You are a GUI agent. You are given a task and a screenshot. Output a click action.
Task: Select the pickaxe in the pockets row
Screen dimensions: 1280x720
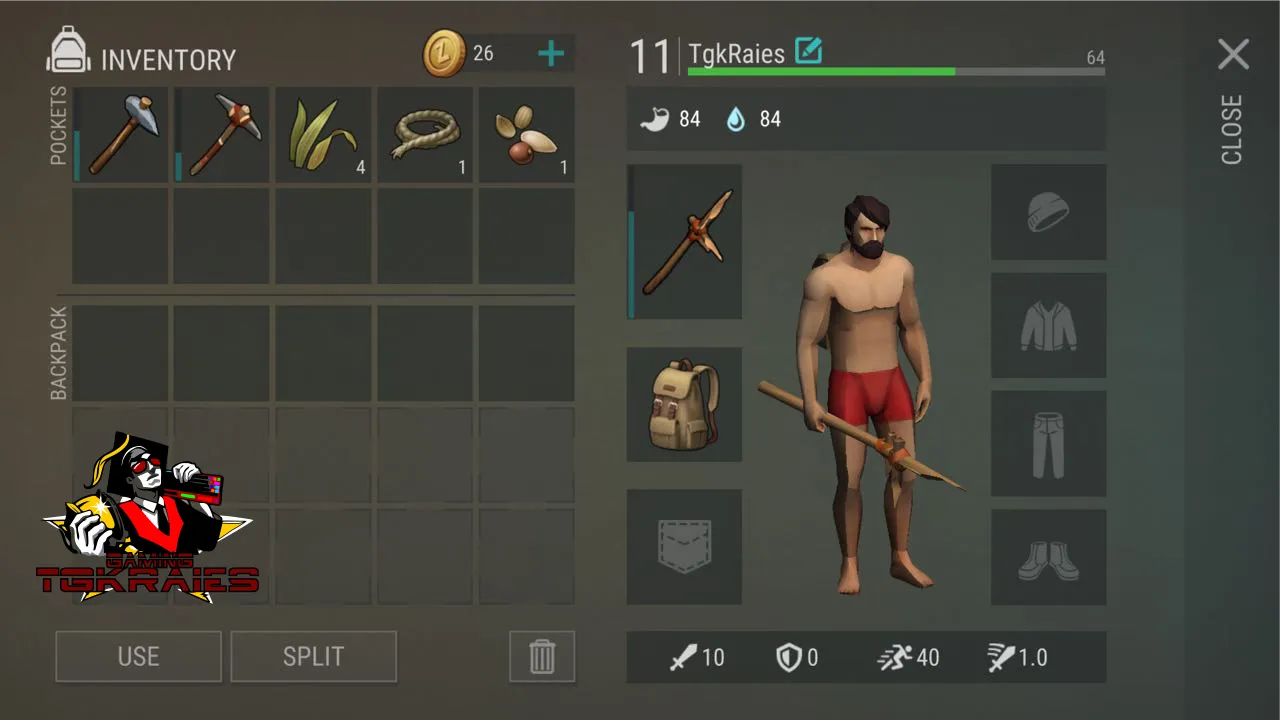(222, 135)
